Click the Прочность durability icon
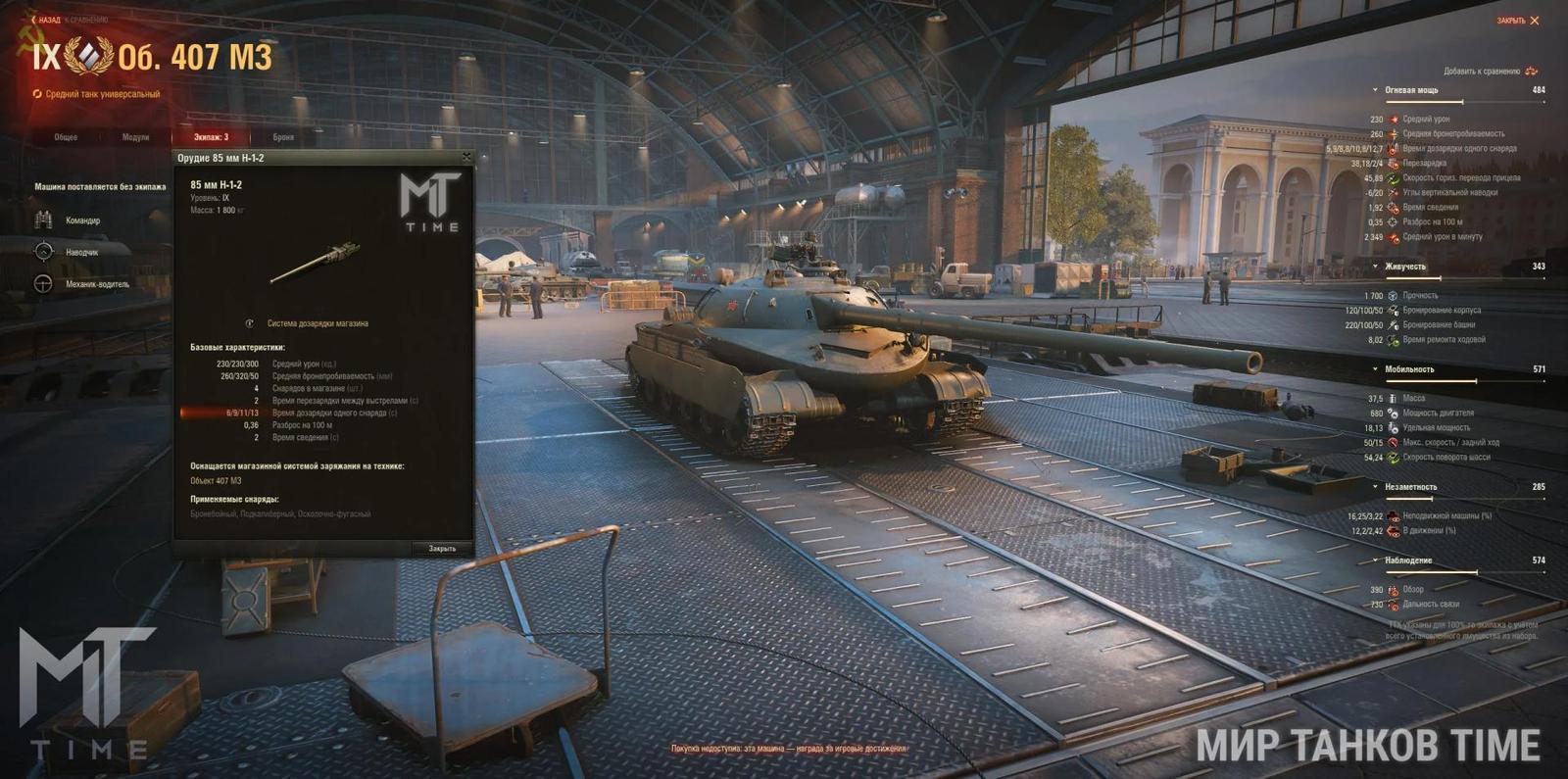Image resolution: width=1568 pixels, height=779 pixels. tap(1393, 295)
